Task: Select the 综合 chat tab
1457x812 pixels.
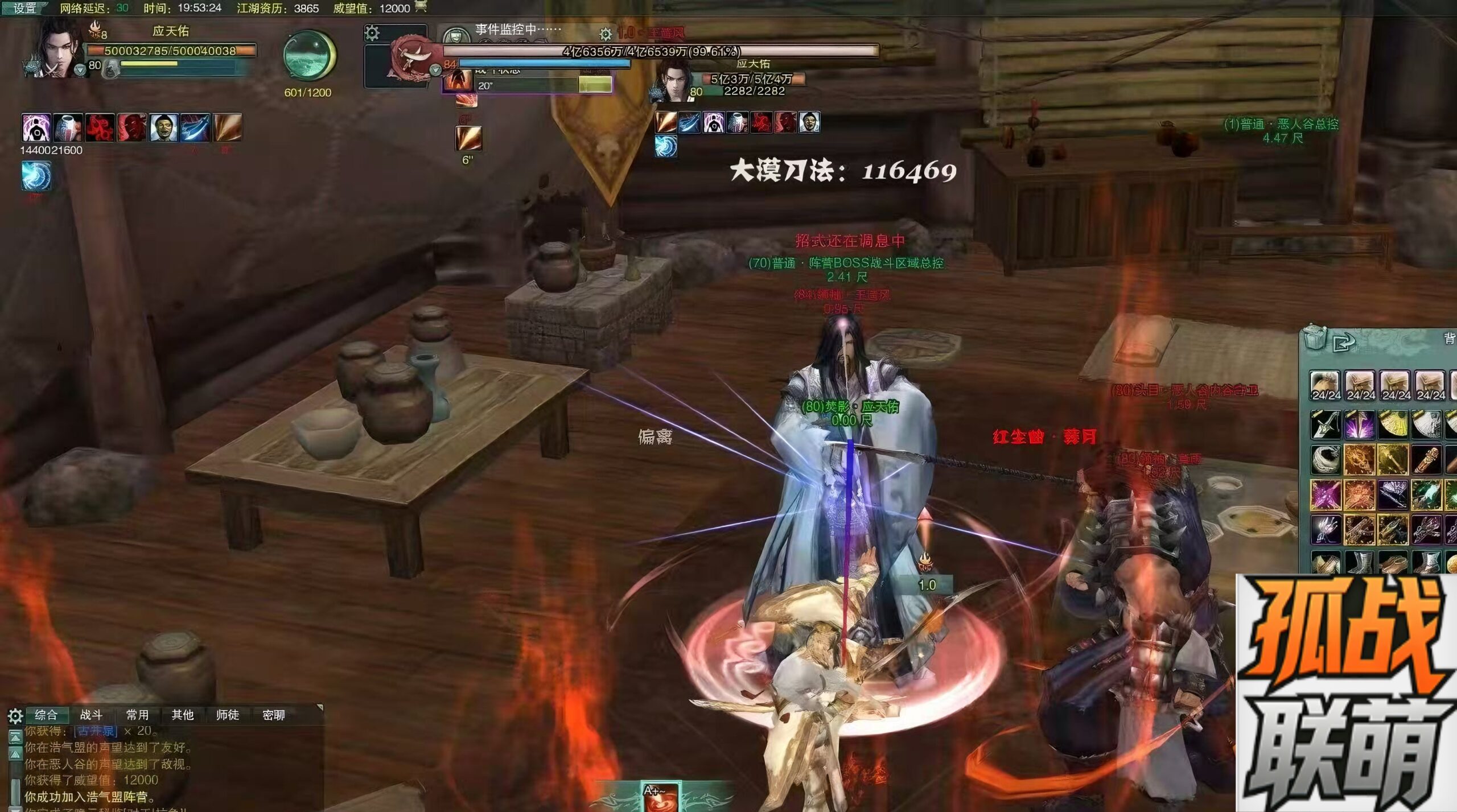Action: 46,715
